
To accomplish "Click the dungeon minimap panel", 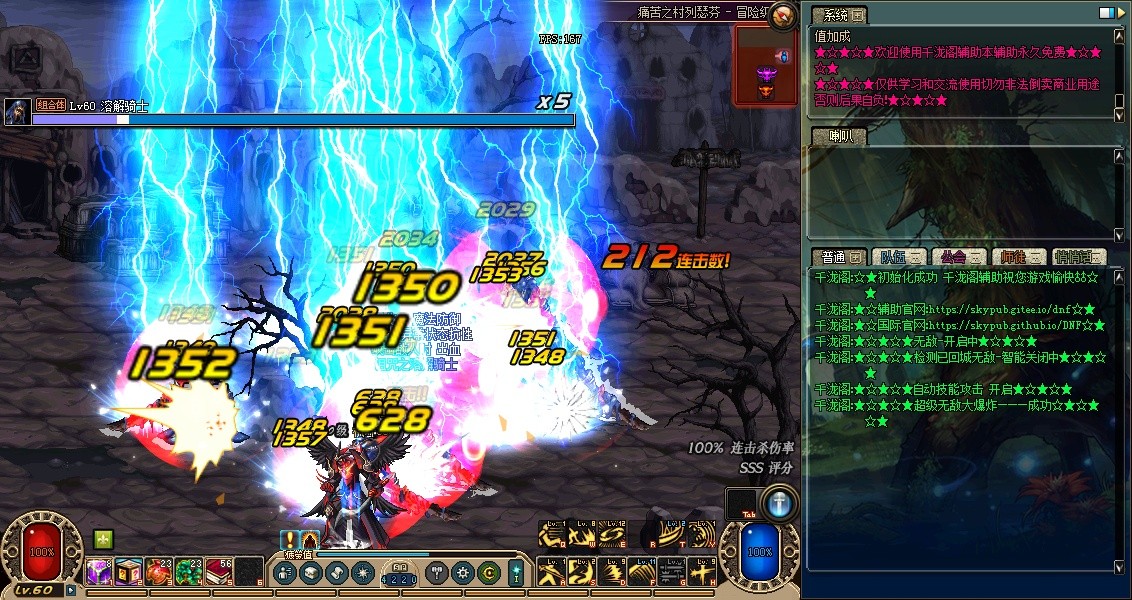I will [x=767, y=65].
